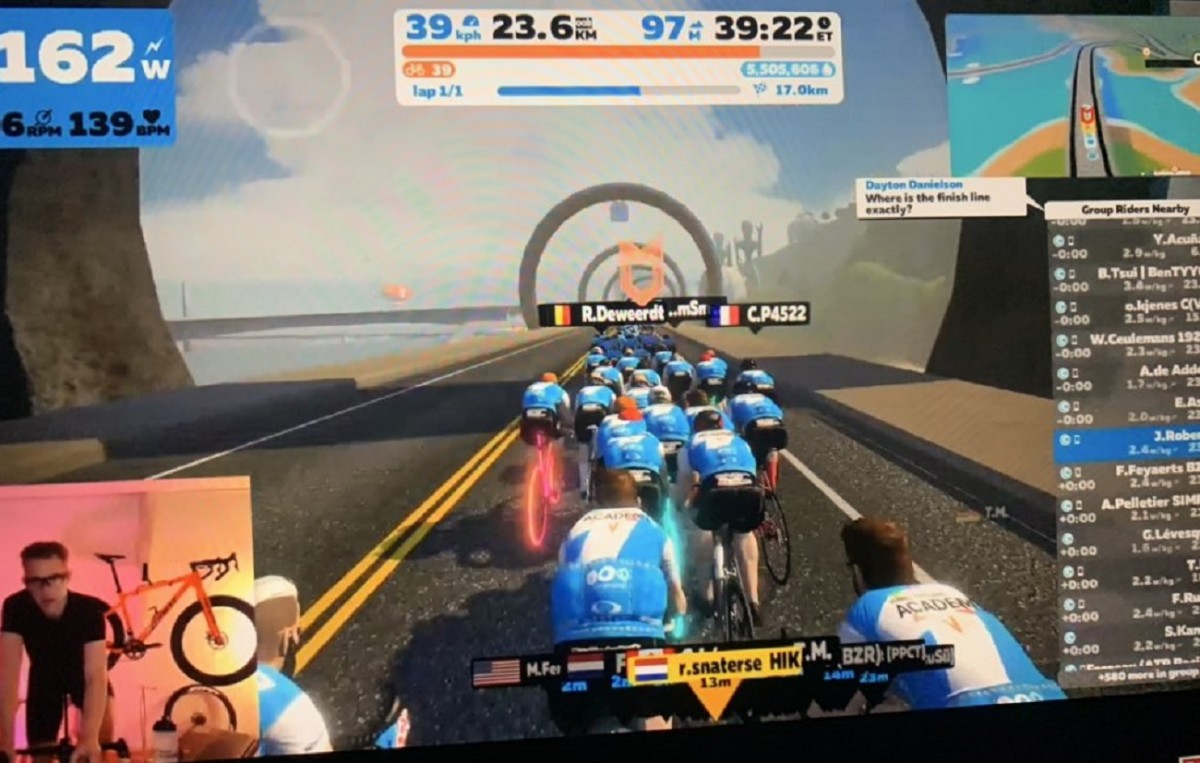
Task: Click the webcam overlay of the streamer
Action: point(125,620)
